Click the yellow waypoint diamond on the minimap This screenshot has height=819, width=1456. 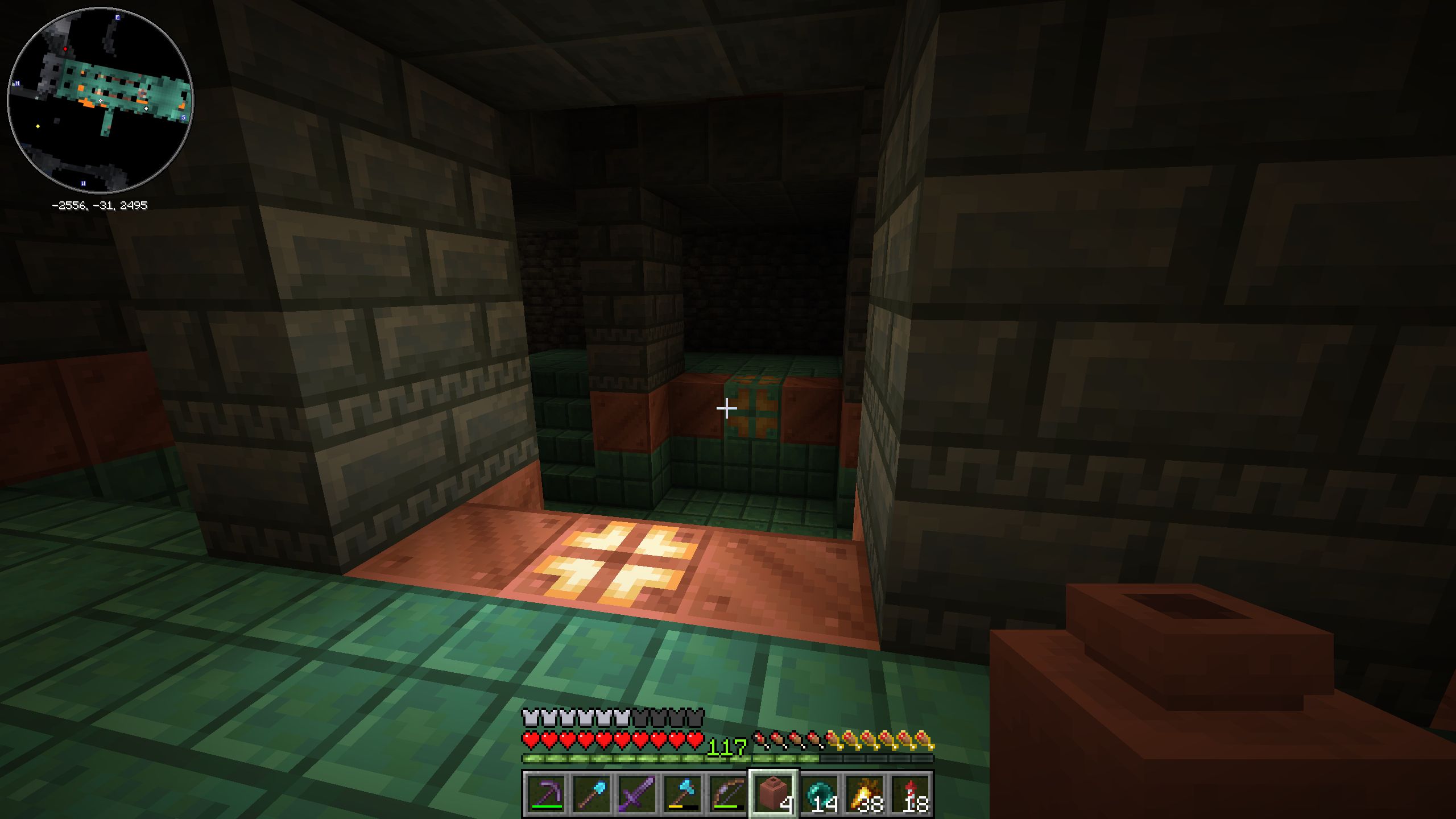coord(38,126)
